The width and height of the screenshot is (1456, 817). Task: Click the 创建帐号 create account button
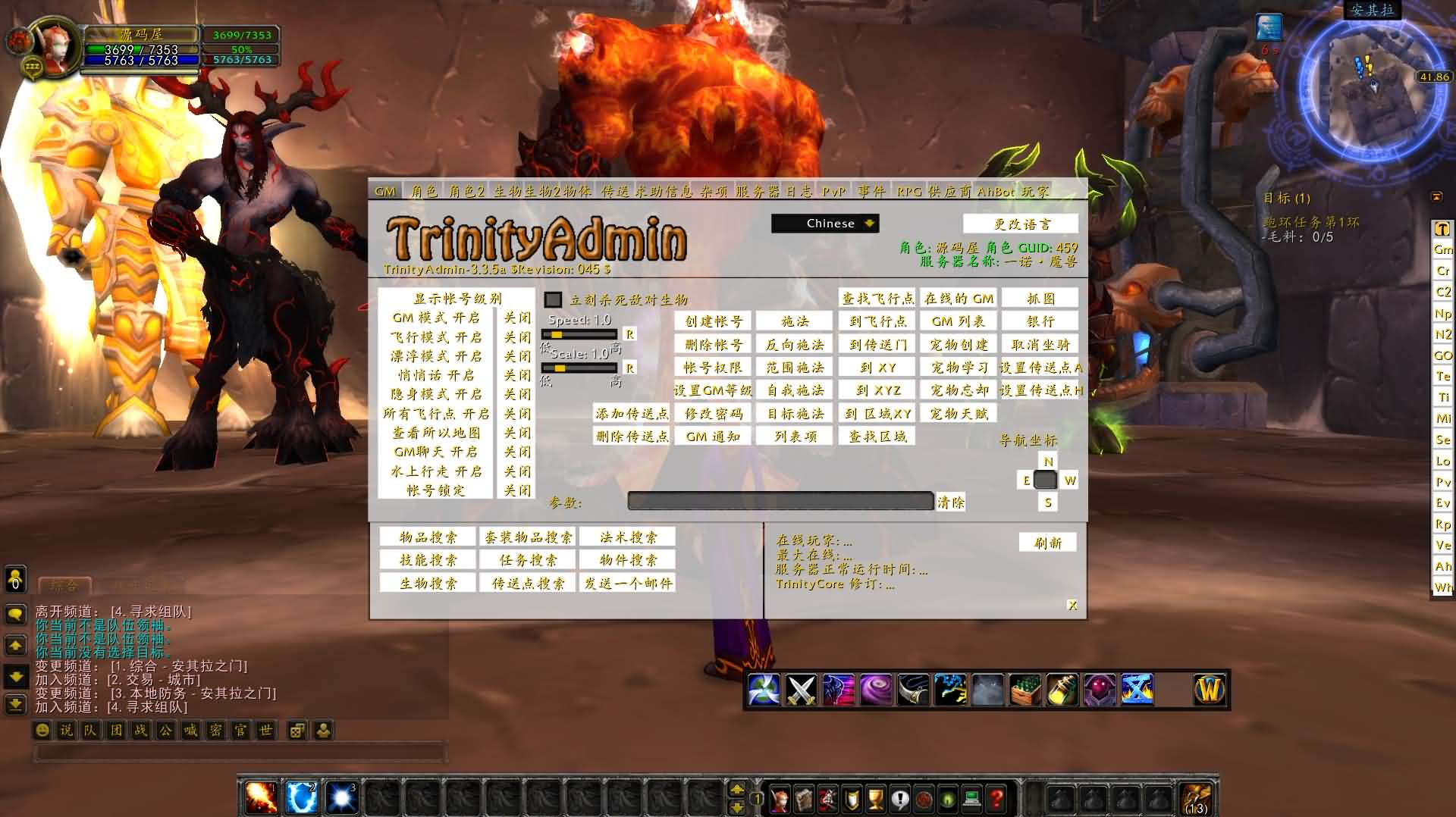tap(713, 321)
